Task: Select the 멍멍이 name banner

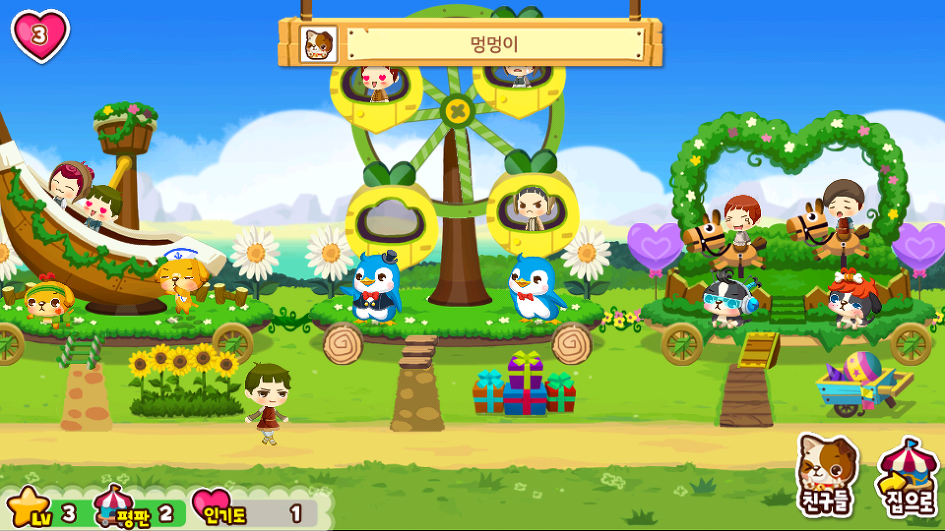Action: click(x=494, y=44)
